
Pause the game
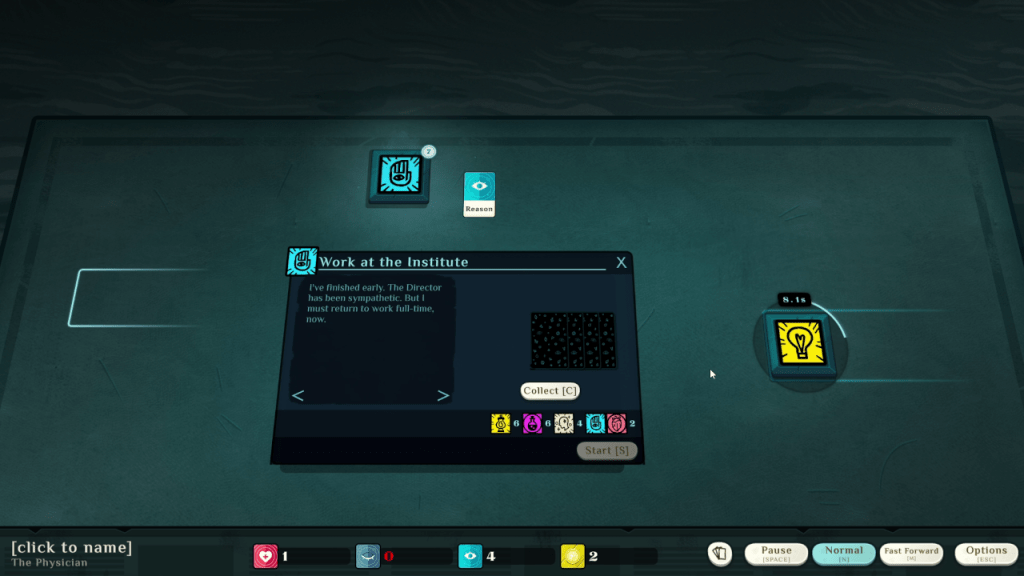(776, 553)
